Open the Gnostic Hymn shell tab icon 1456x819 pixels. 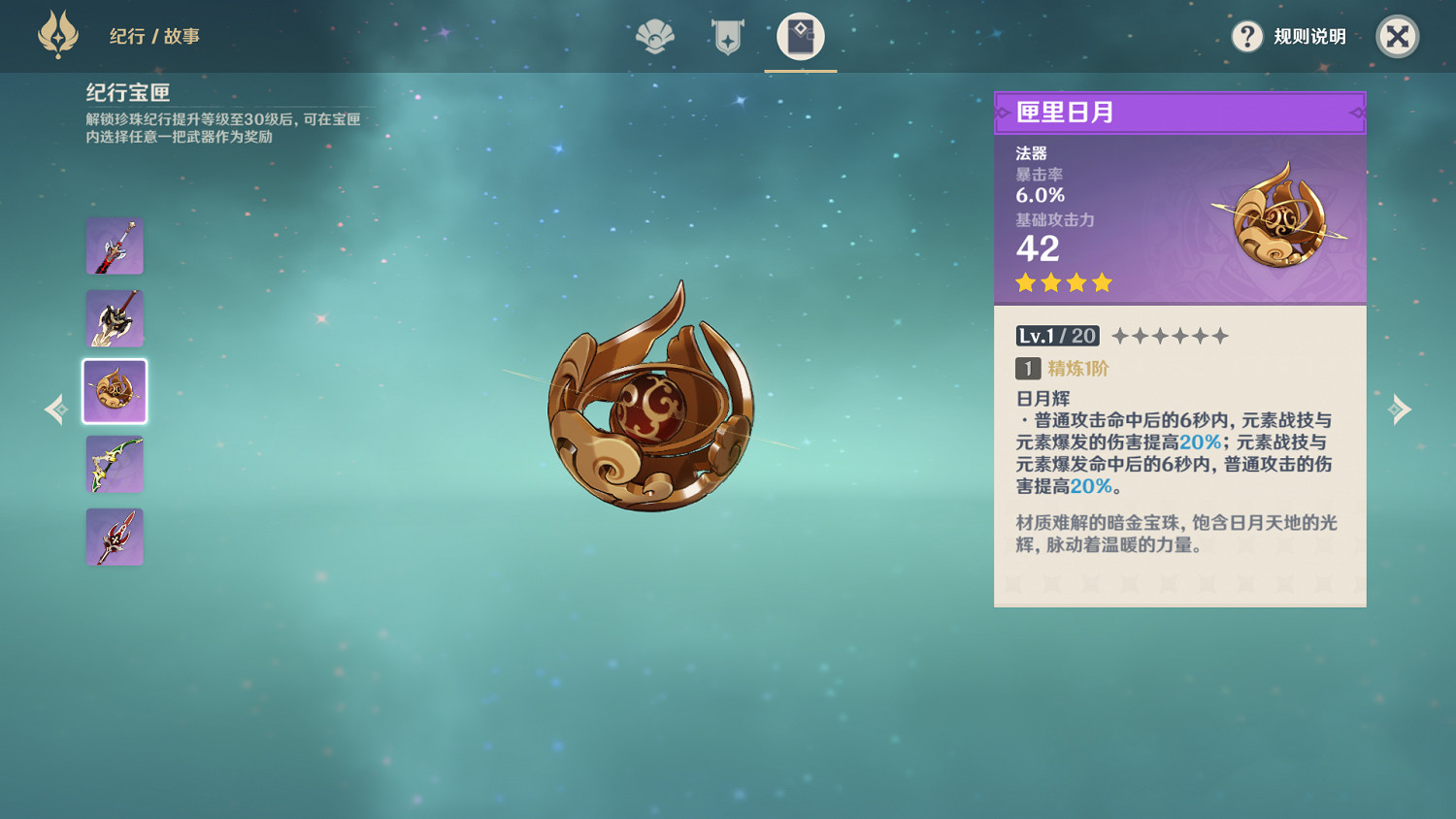(x=654, y=39)
